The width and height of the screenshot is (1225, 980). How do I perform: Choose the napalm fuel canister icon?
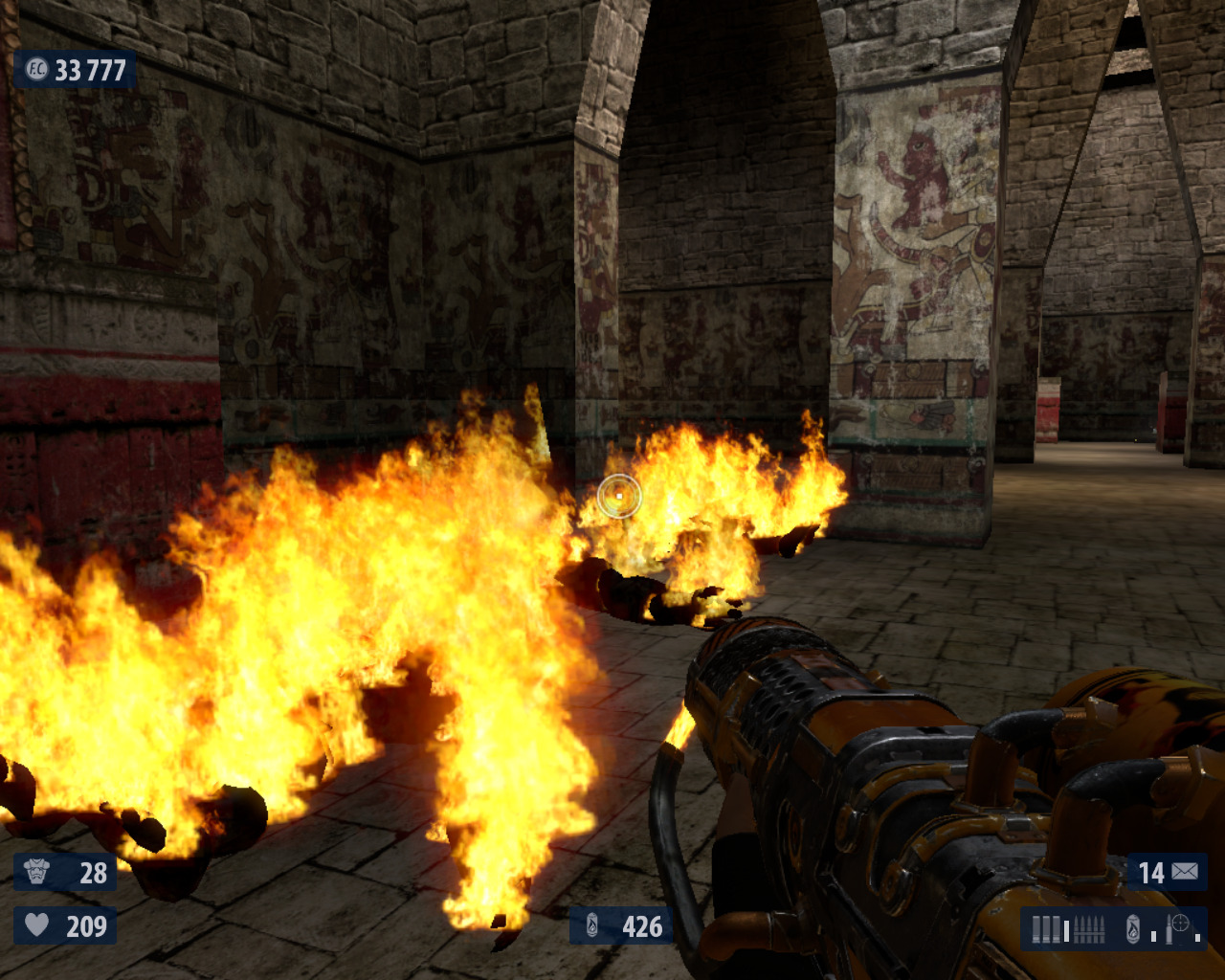tap(1133, 929)
